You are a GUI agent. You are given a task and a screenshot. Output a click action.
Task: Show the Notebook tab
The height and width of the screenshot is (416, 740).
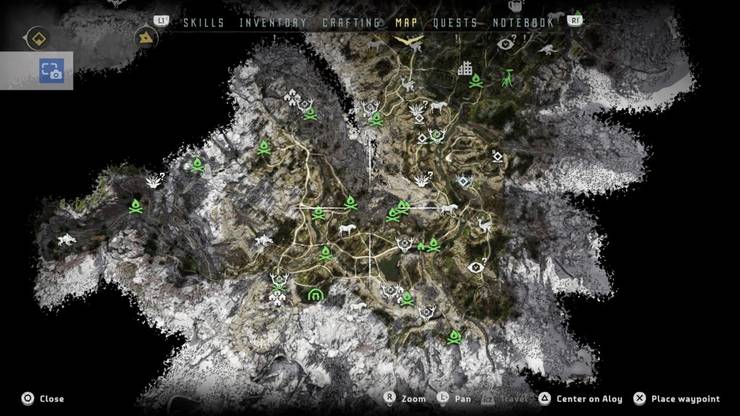(521, 22)
